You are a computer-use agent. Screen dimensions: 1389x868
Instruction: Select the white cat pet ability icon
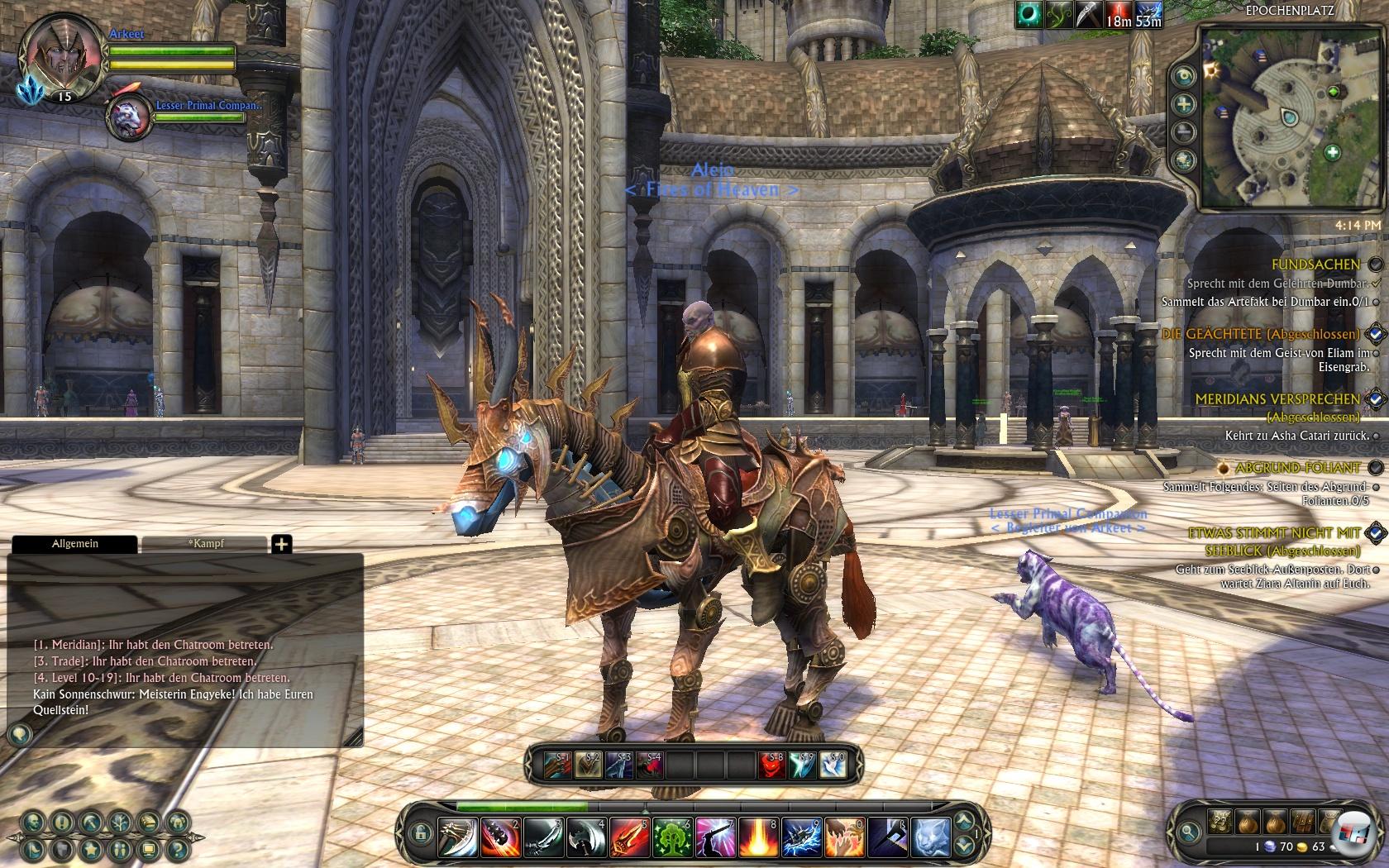(x=930, y=837)
